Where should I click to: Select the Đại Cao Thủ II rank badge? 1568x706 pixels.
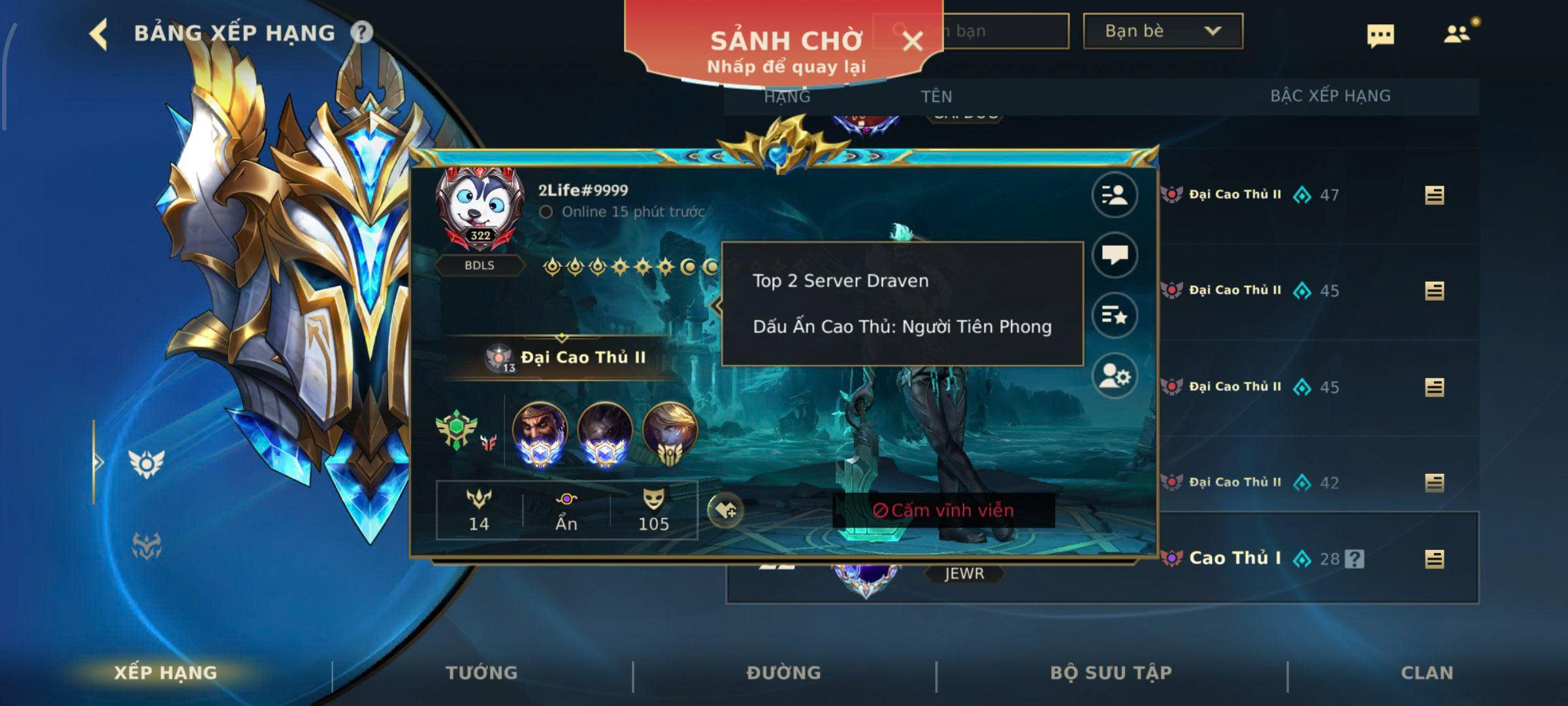click(566, 358)
